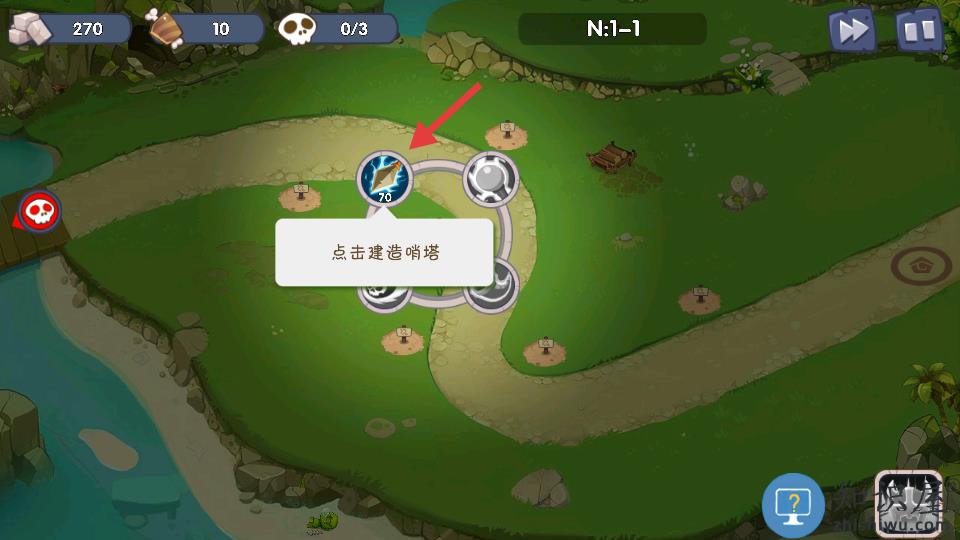
Task: Toggle the fast-forward speed button
Action: coord(853,31)
